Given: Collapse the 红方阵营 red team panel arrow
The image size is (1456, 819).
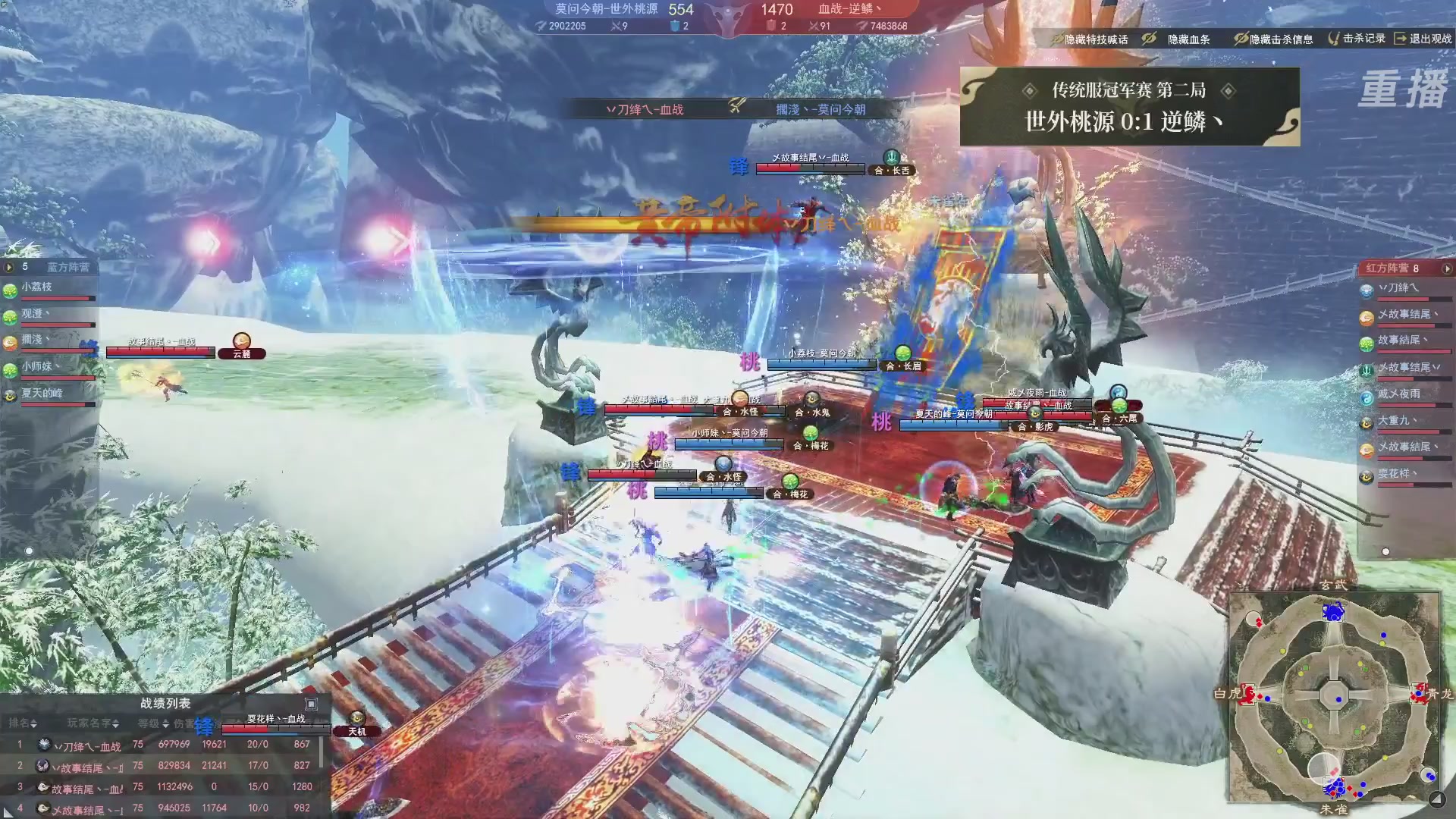Looking at the screenshot, I should pyautogui.click(x=1447, y=268).
